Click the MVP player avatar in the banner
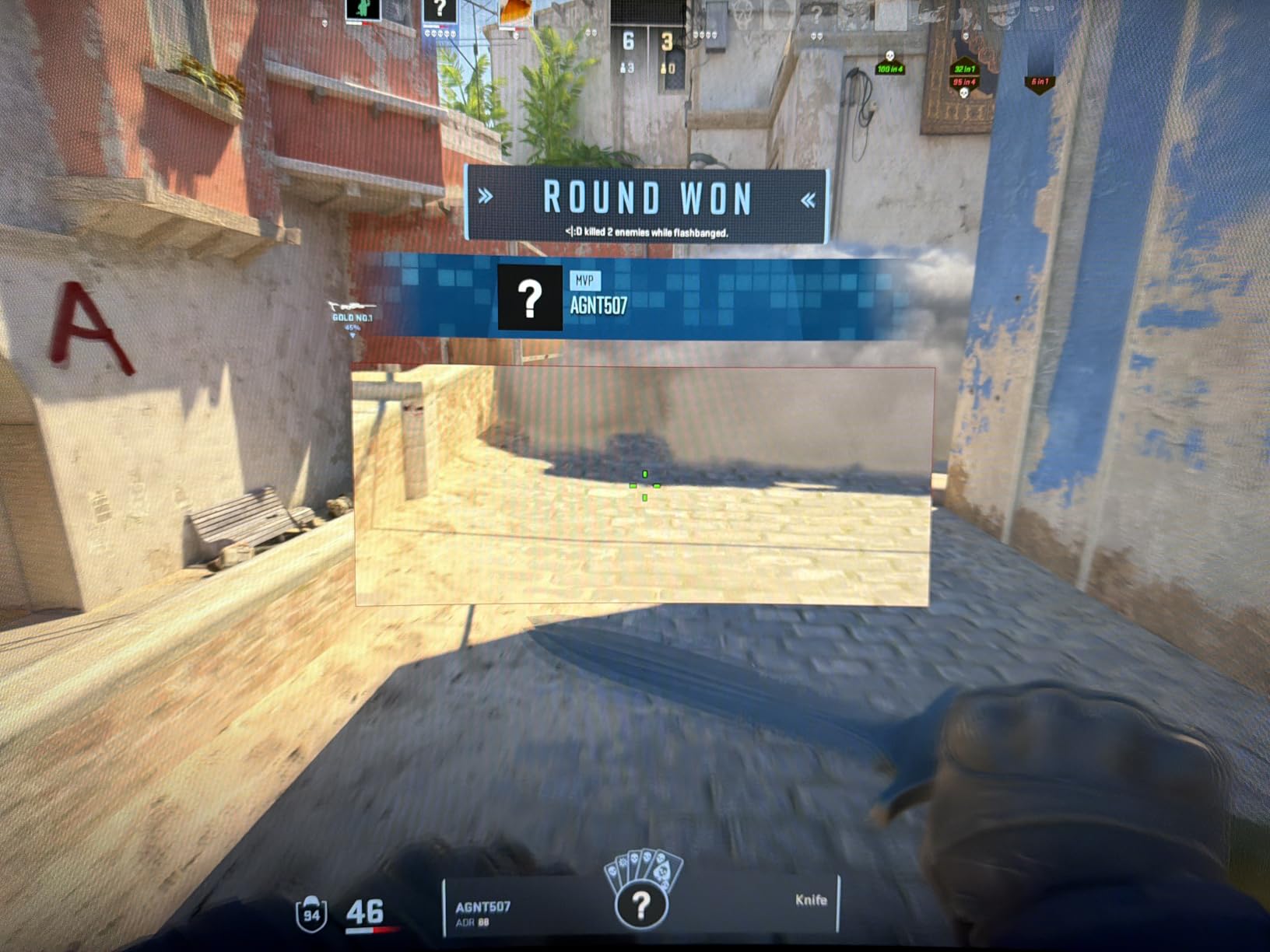 529,298
